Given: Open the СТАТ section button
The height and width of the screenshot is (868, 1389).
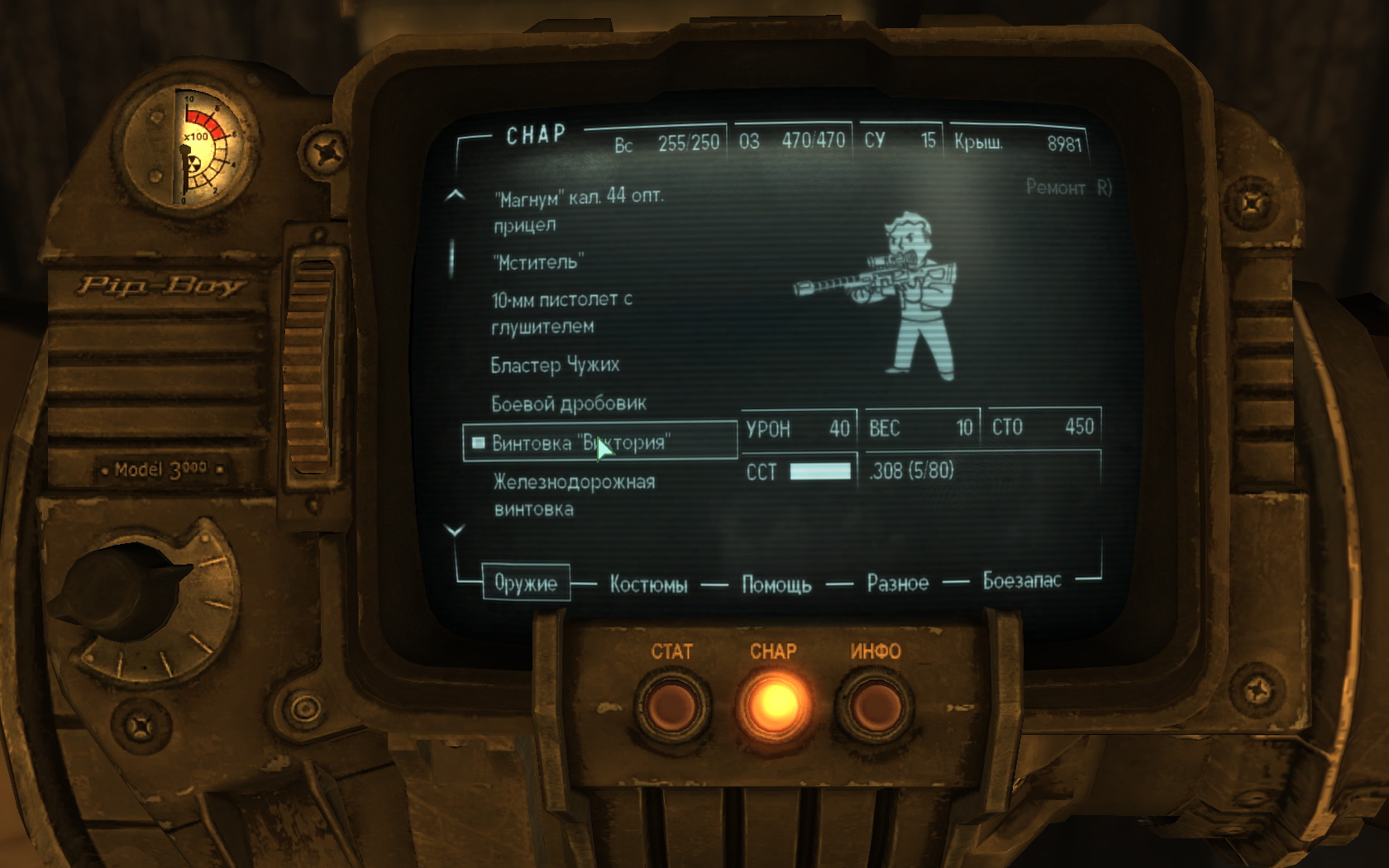Looking at the screenshot, I should (671, 707).
